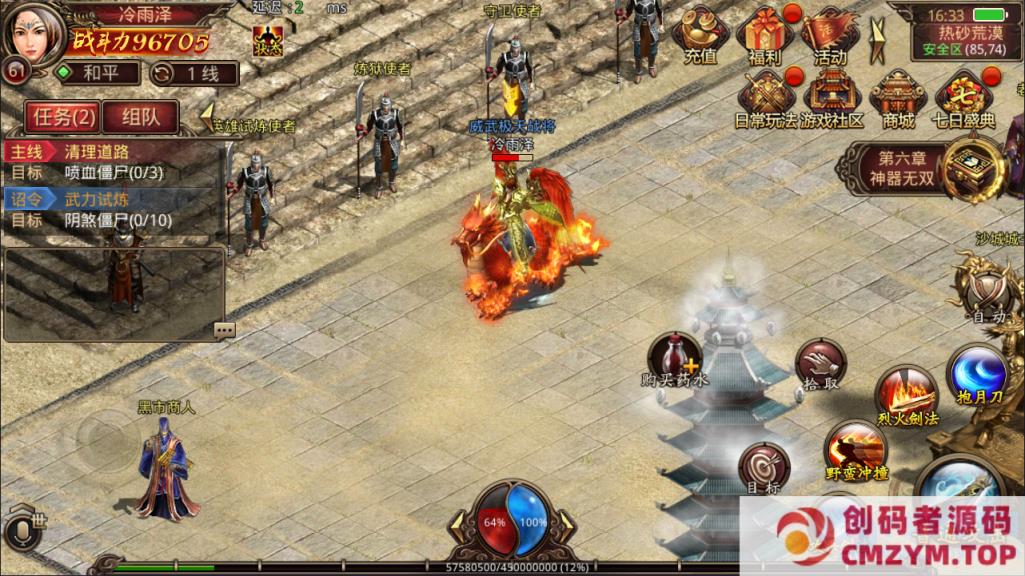The image size is (1025, 576).
Task: Open the 充值 recharge gold ingot icon
Action: coord(700,36)
